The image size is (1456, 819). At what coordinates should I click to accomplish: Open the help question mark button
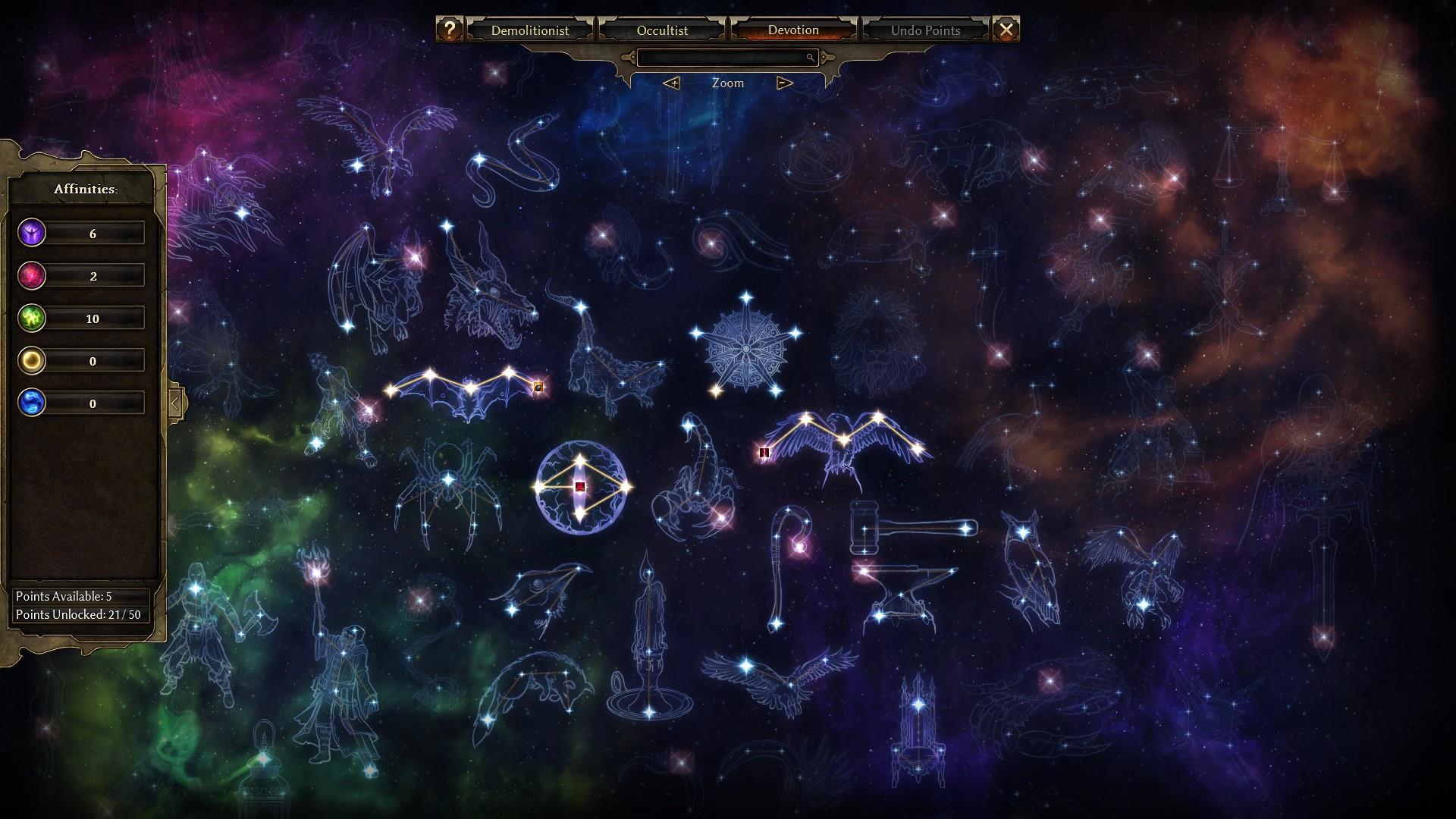click(x=450, y=30)
